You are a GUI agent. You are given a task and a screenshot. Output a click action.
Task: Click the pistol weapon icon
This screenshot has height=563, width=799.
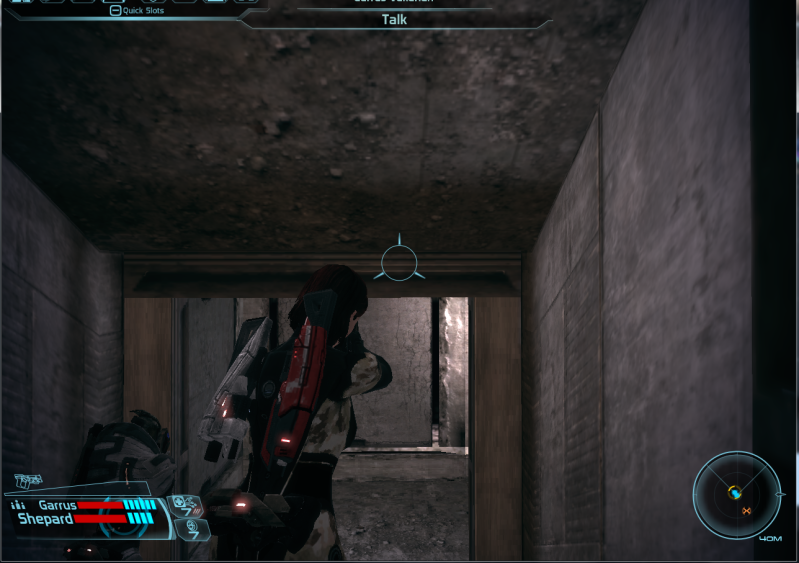[x=29, y=482]
